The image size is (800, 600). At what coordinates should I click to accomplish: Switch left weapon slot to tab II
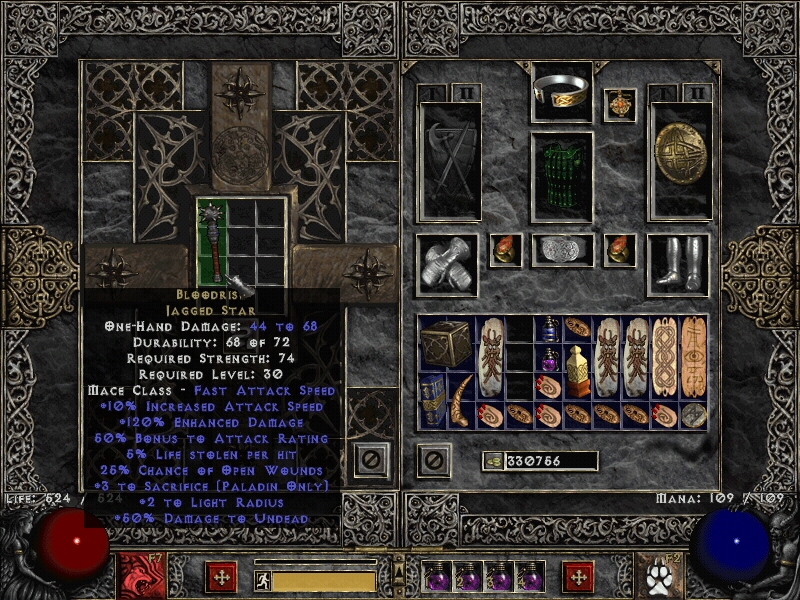coord(465,94)
